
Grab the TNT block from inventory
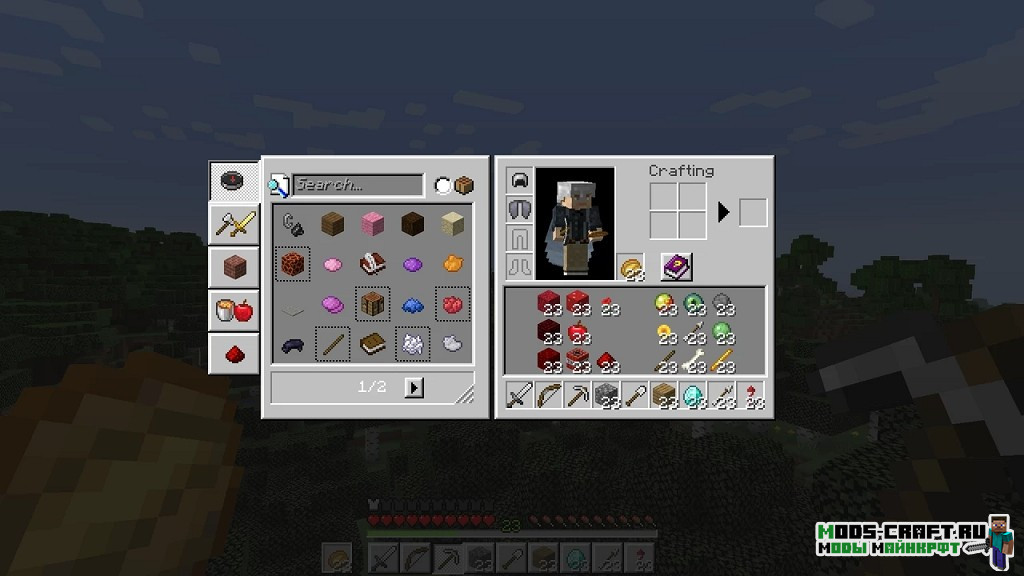577,360
